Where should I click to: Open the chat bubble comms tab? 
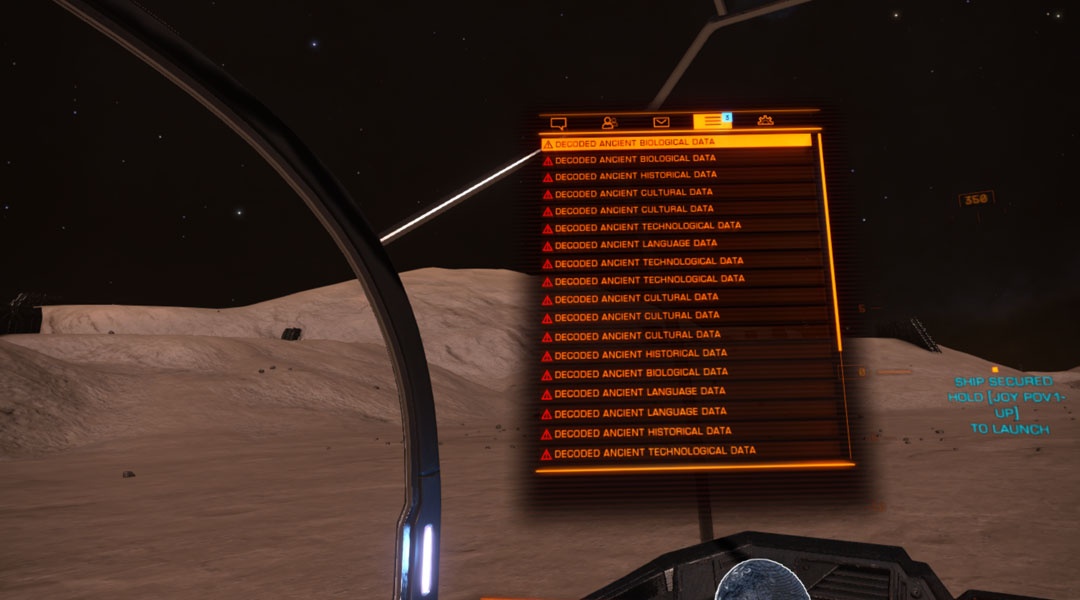point(559,122)
